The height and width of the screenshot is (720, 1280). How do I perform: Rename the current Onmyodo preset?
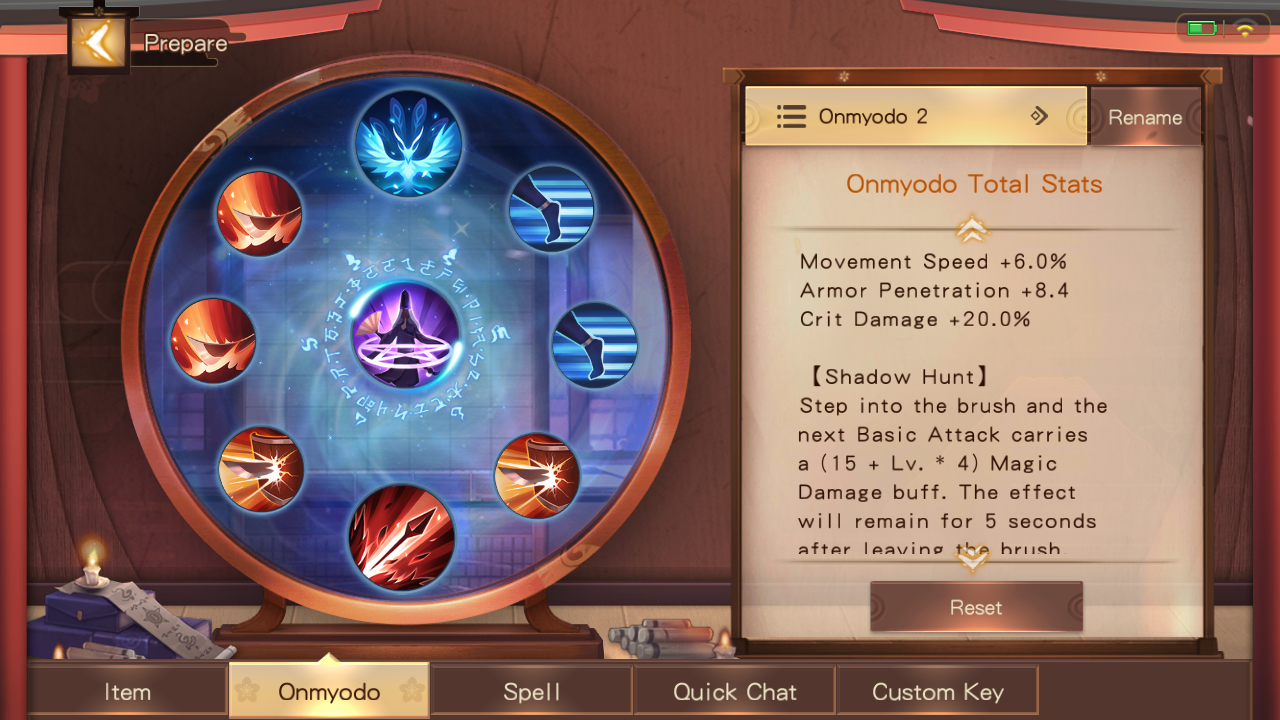[1145, 117]
